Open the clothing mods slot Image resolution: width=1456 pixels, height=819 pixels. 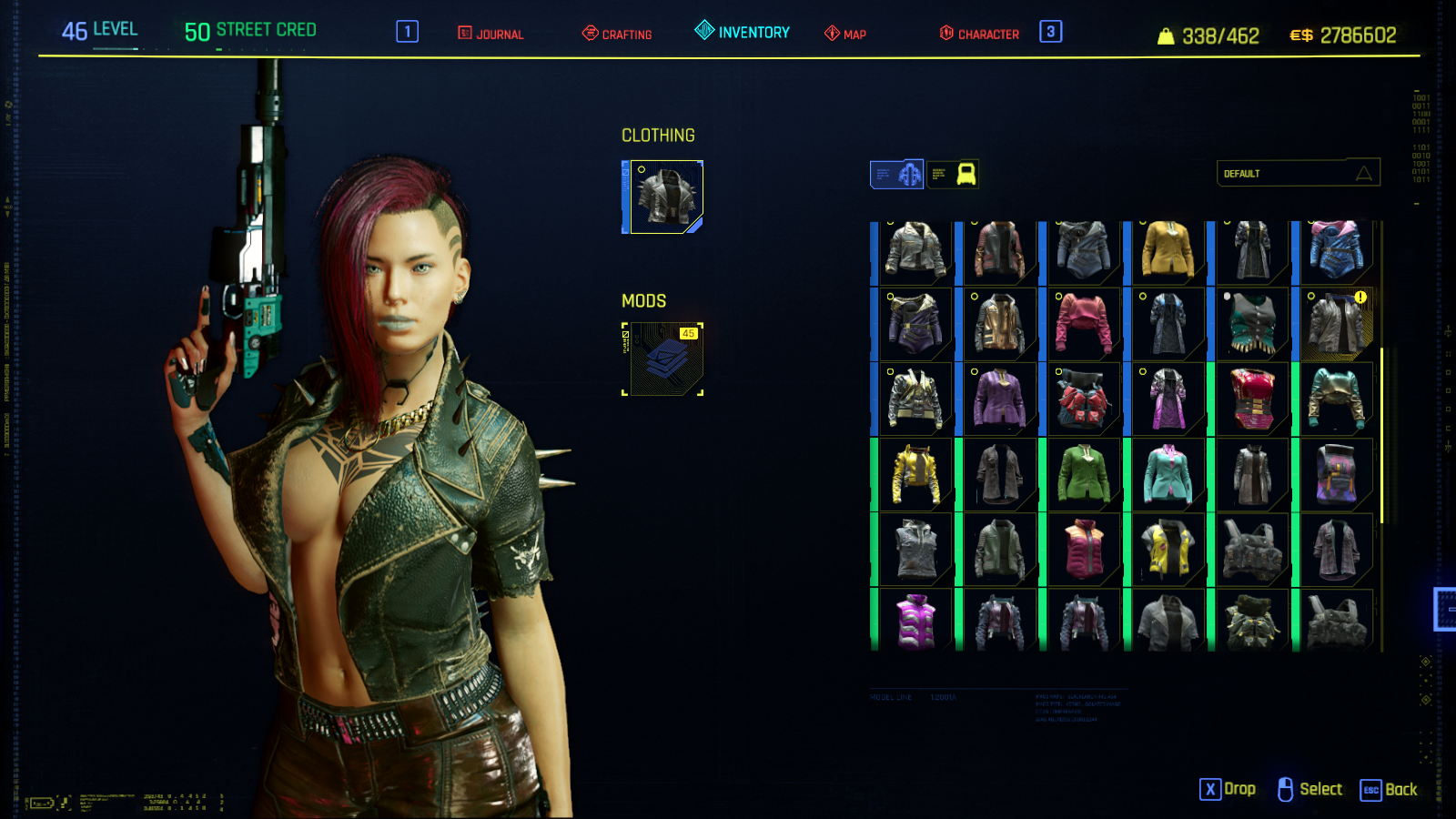point(666,359)
